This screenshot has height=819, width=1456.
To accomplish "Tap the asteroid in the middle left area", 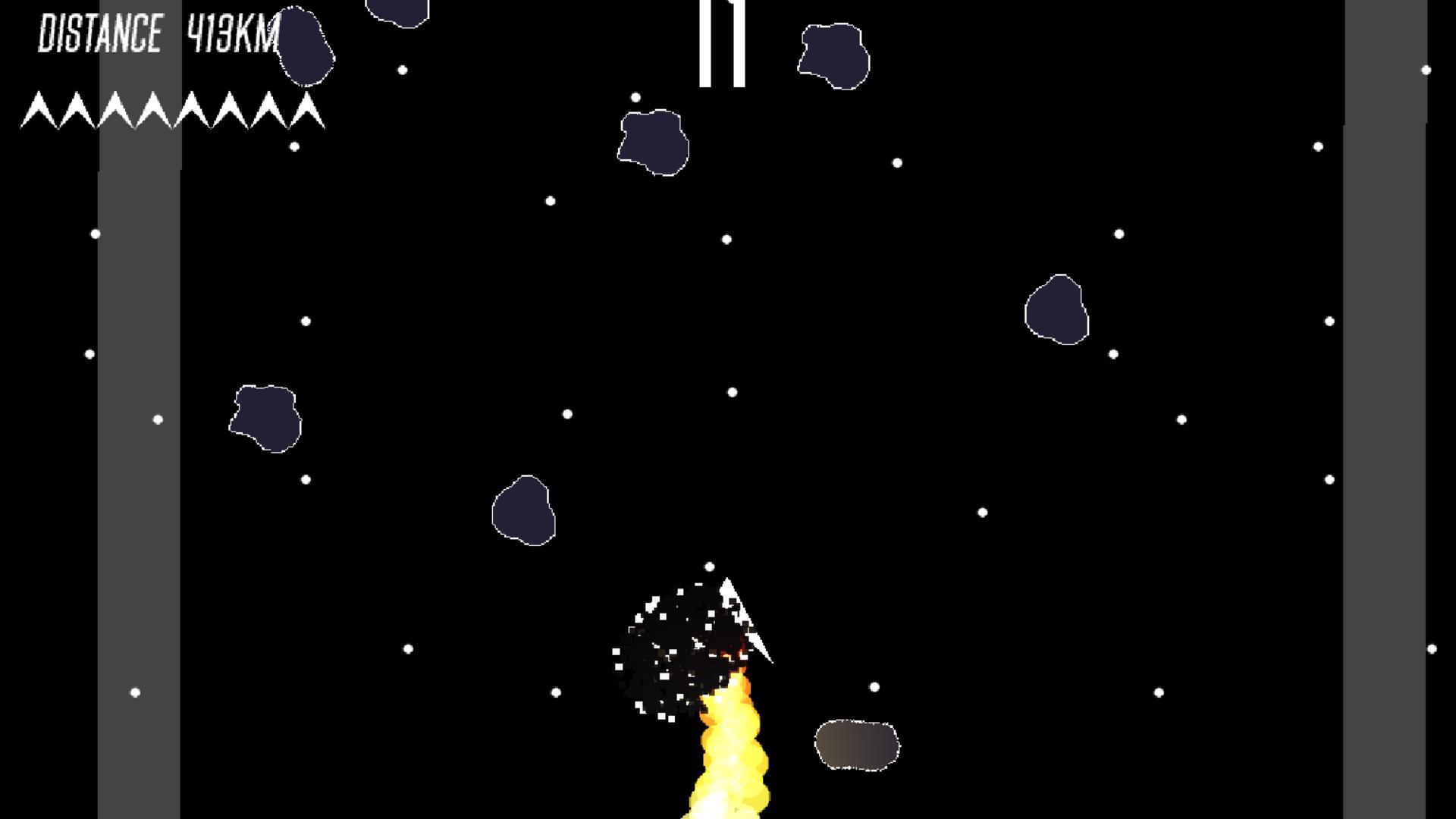I will pos(265,417).
